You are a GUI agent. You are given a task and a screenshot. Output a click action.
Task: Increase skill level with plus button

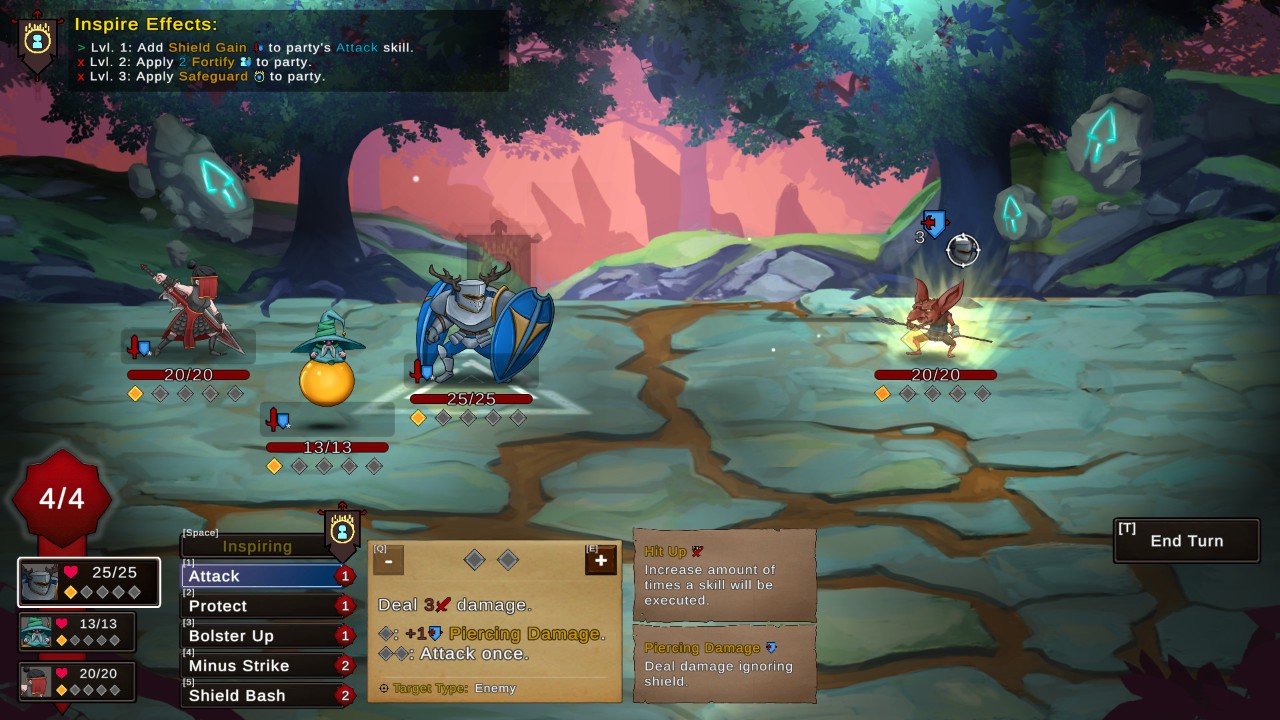pos(600,560)
